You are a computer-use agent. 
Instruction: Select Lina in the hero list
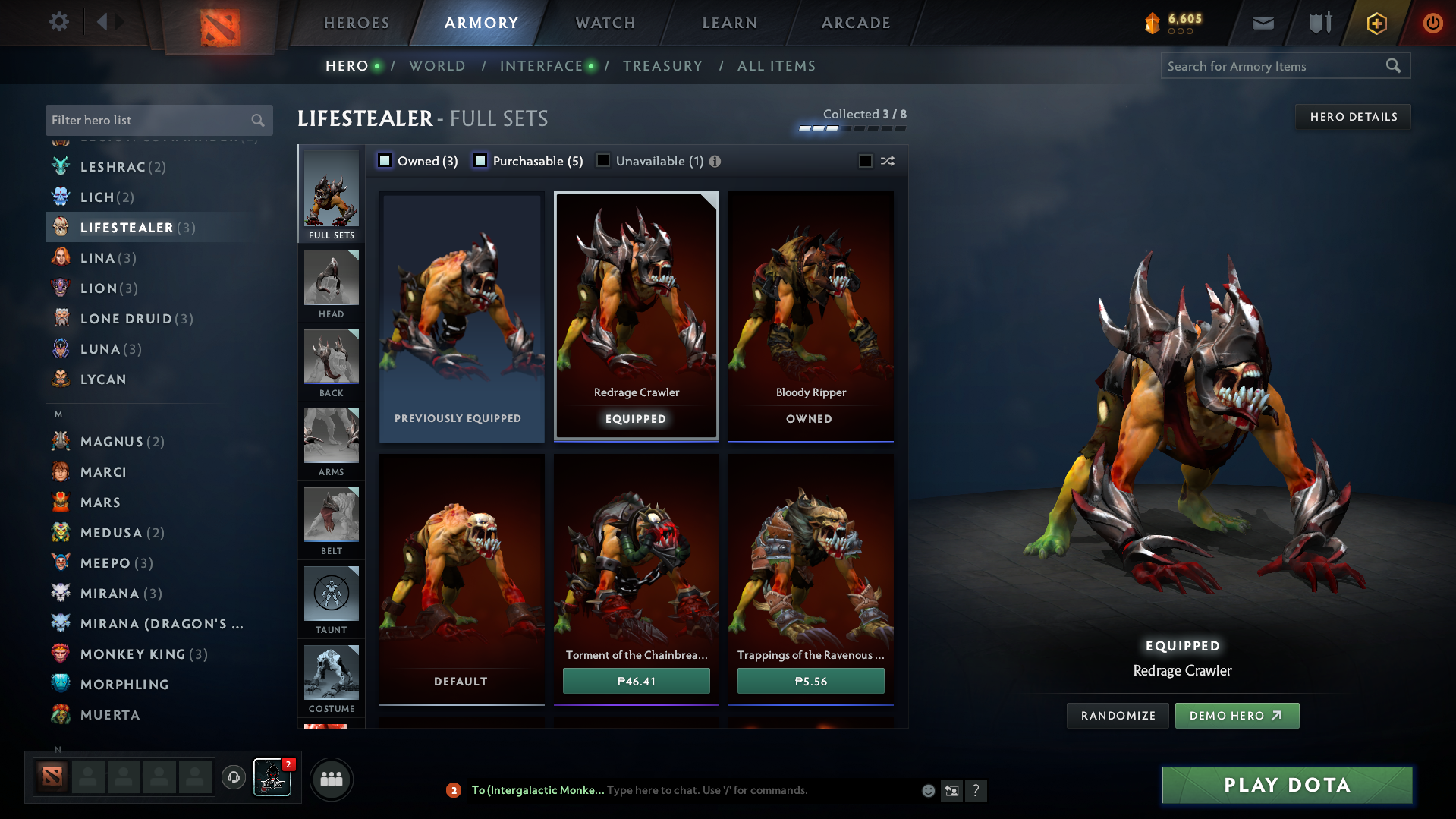click(x=99, y=258)
